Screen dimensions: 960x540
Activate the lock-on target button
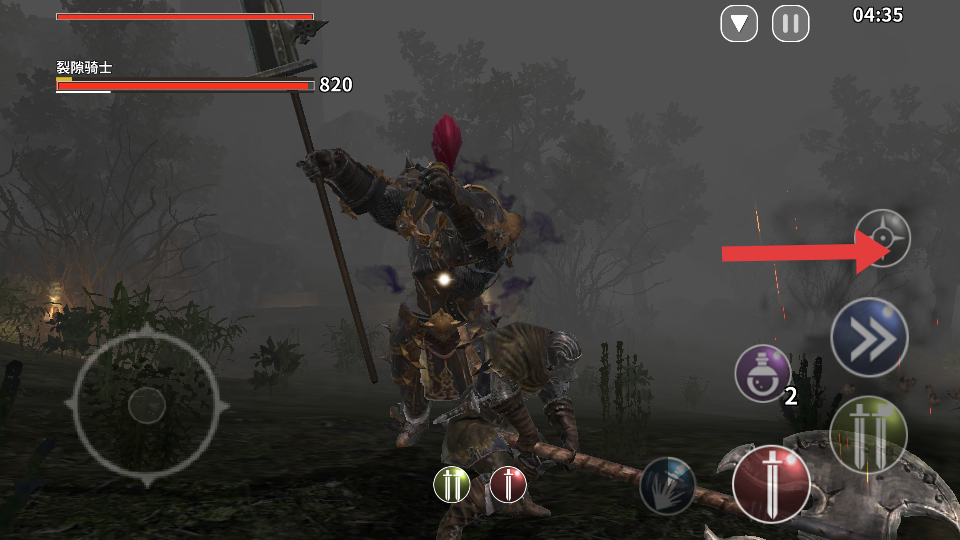point(882,238)
